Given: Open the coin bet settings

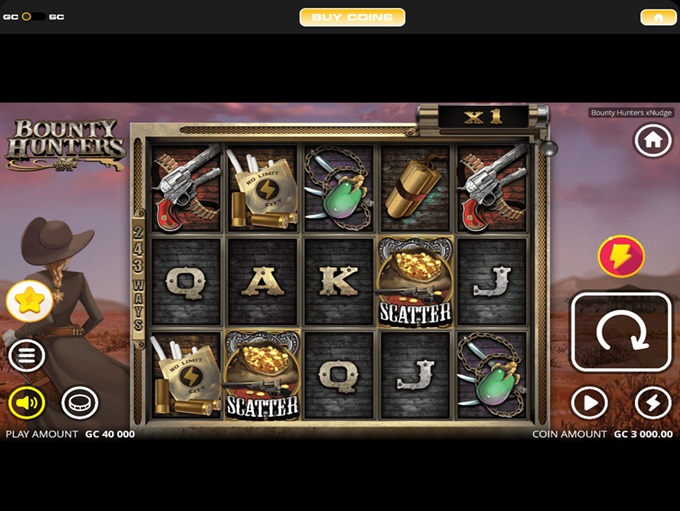Looking at the screenshot, I should [x=80, y=403].
